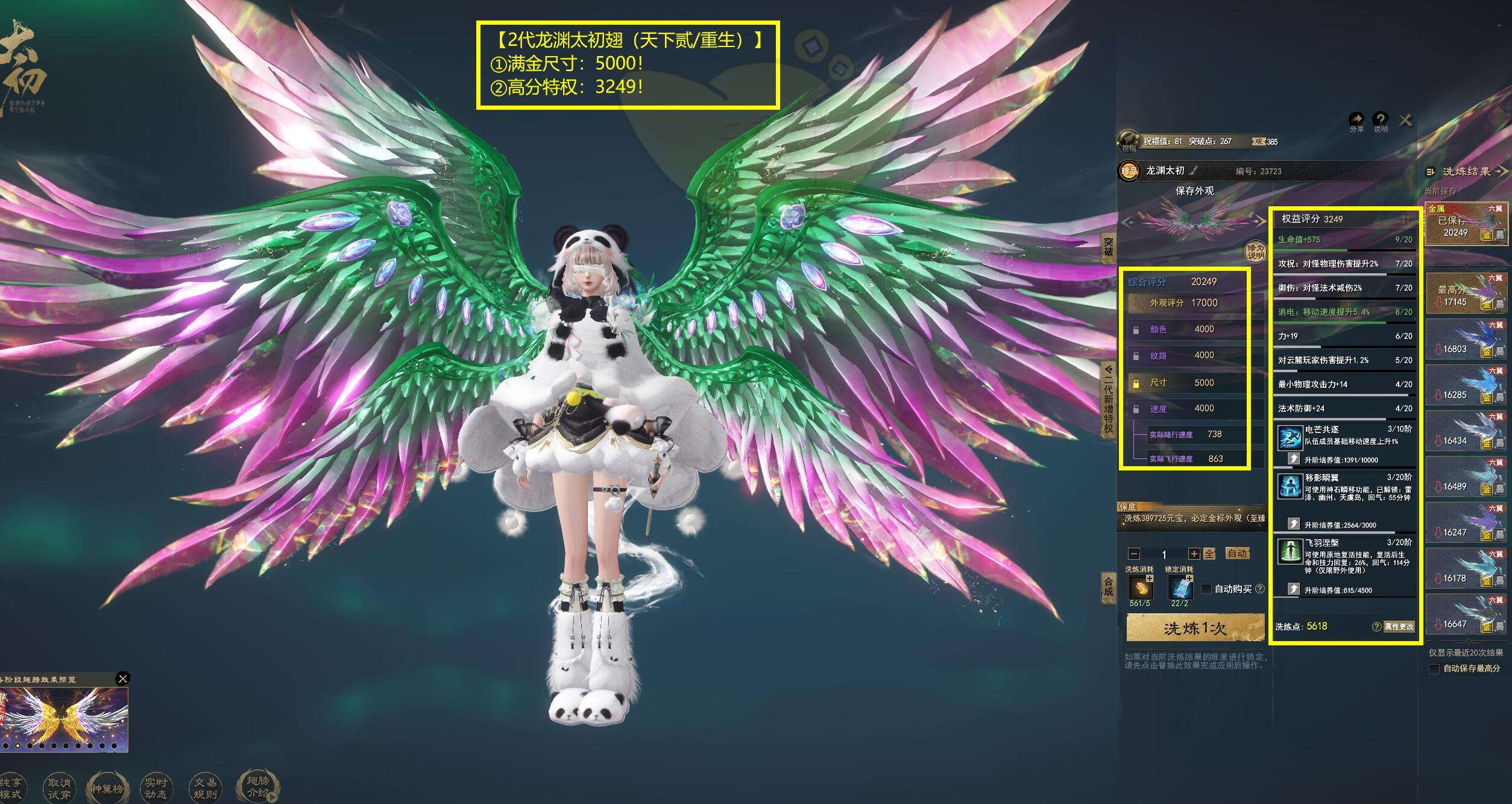Increase refine count with the plus stepper

(1194, 554)
